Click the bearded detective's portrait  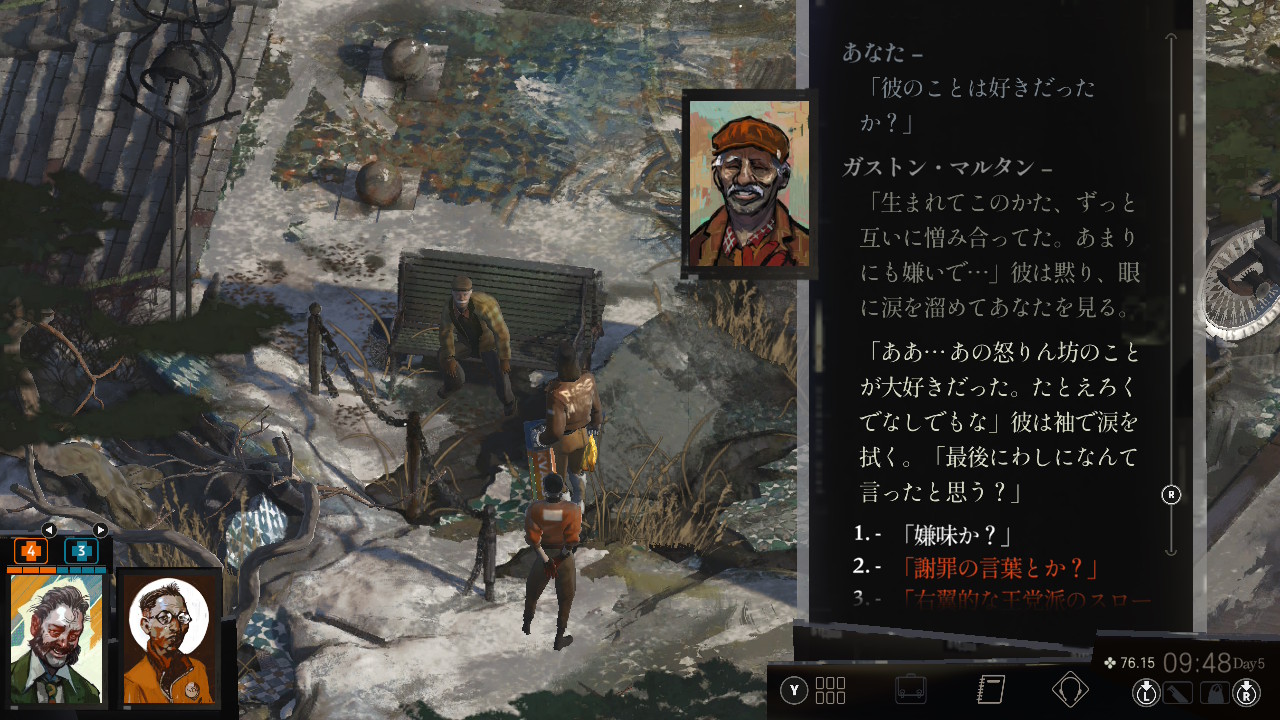click(x=57, y=640)
